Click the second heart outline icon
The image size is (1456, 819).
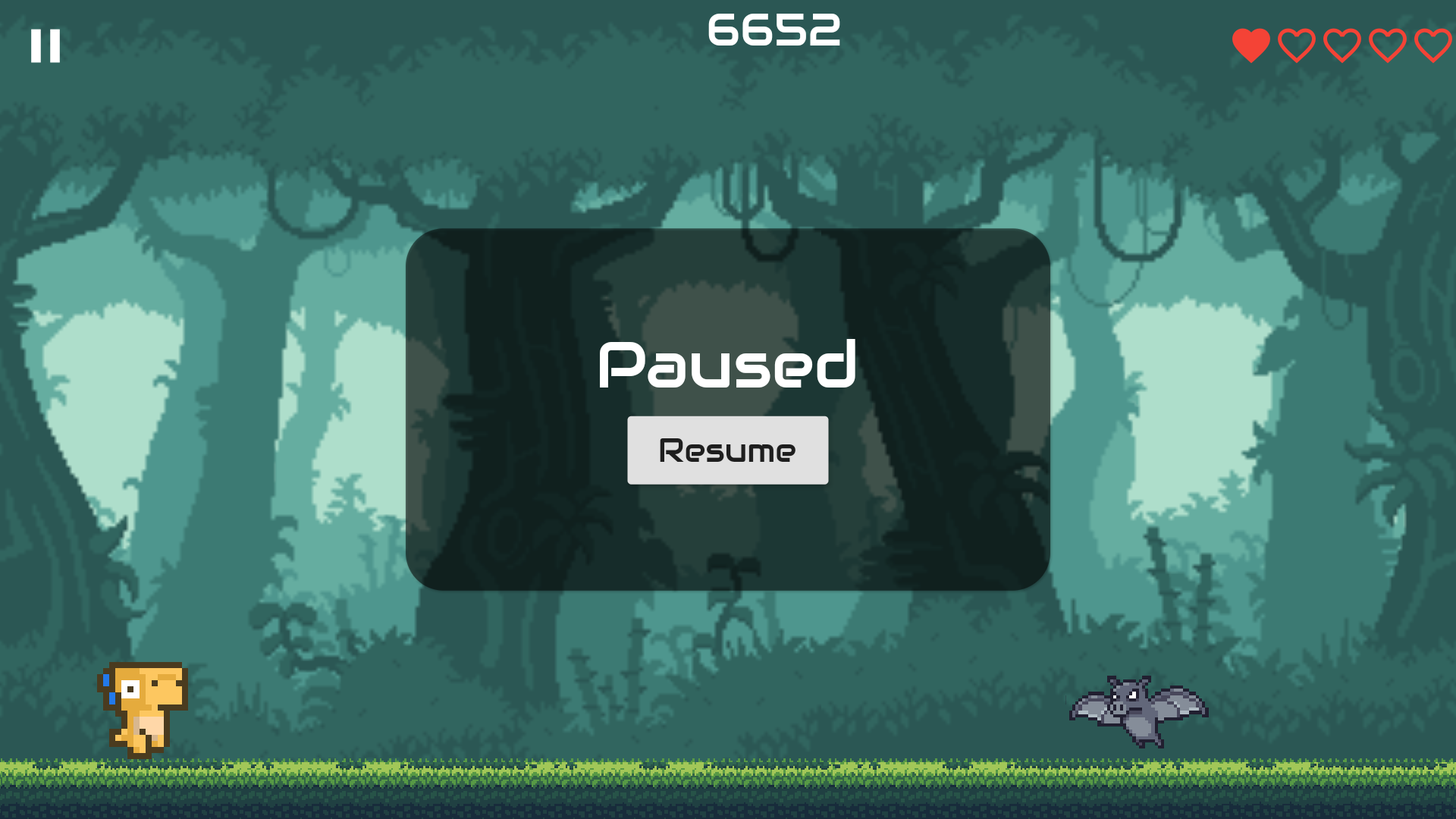coord(1296,45)
